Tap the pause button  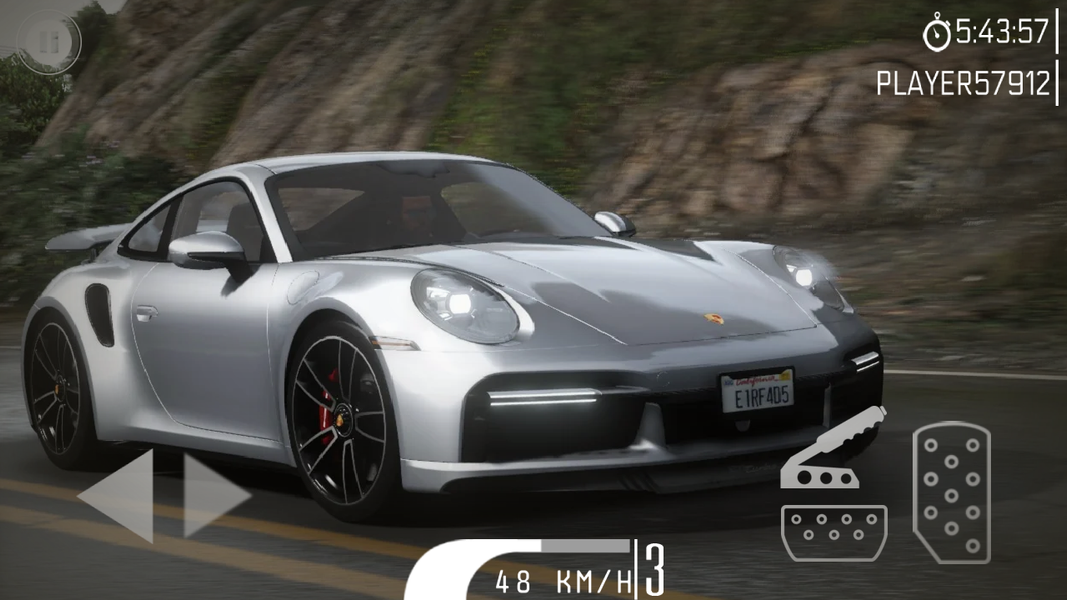[x=48, y=41]
